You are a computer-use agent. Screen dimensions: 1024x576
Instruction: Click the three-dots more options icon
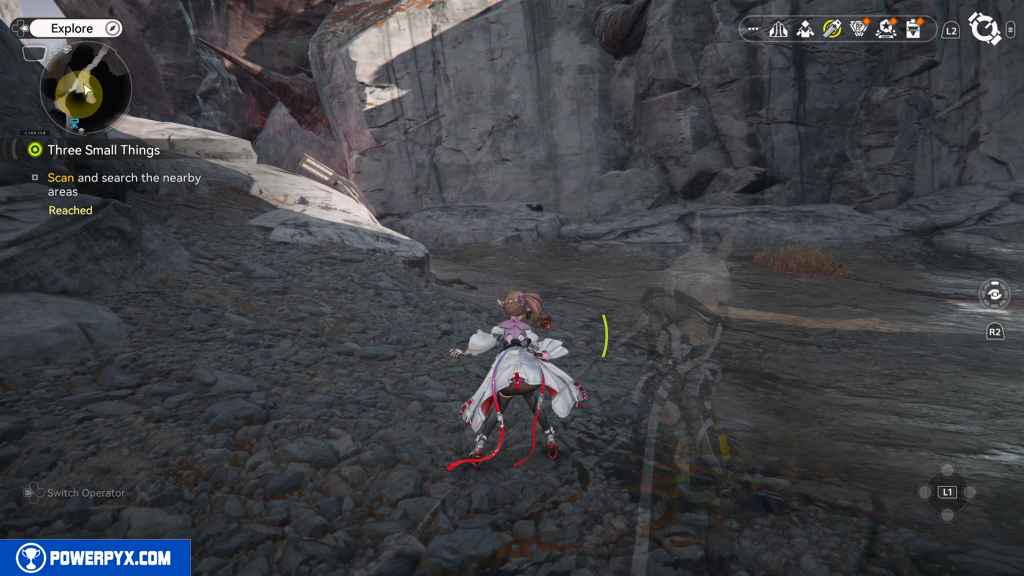pos(753,29)
